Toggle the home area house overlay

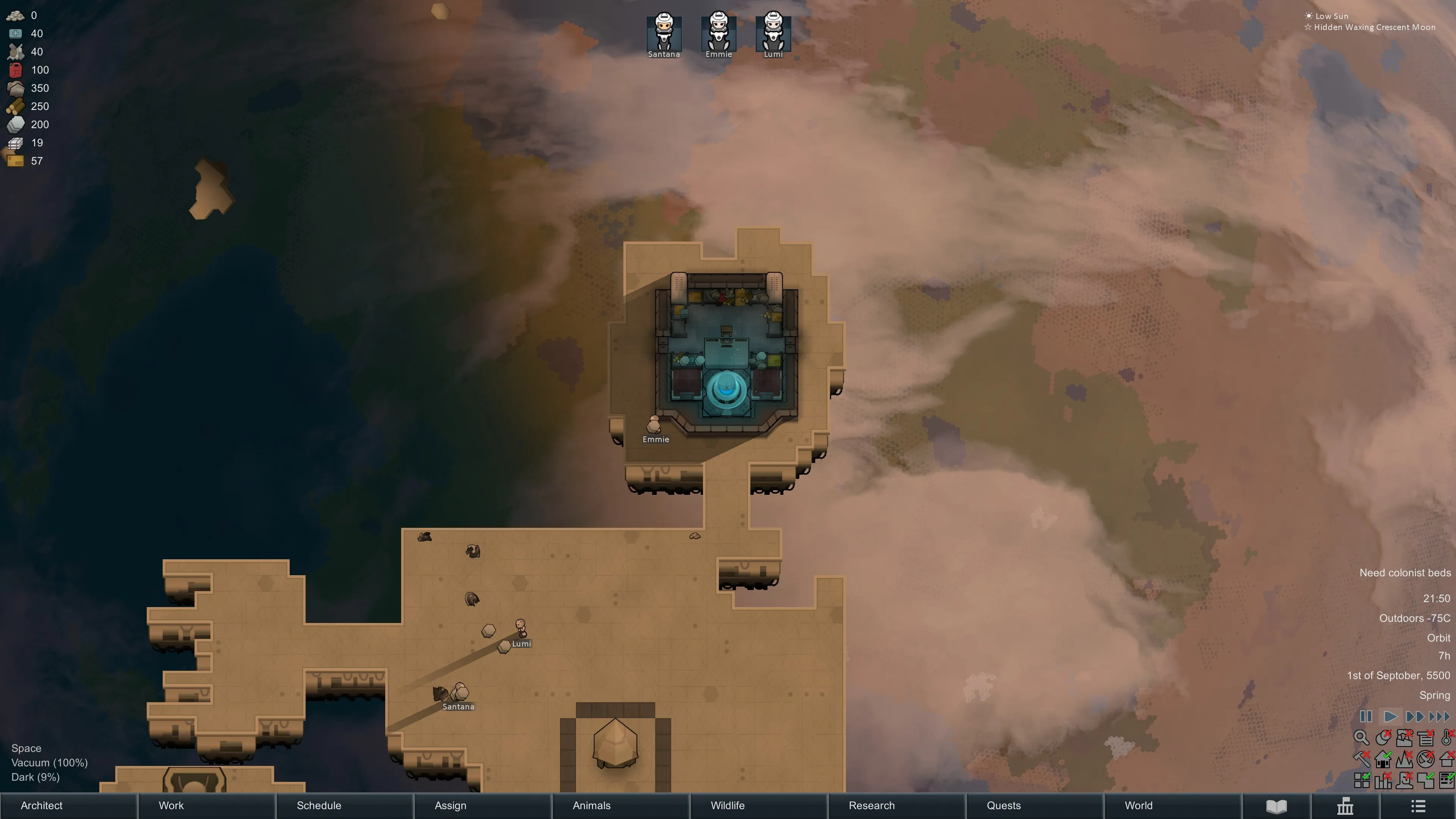point(1382,759)
